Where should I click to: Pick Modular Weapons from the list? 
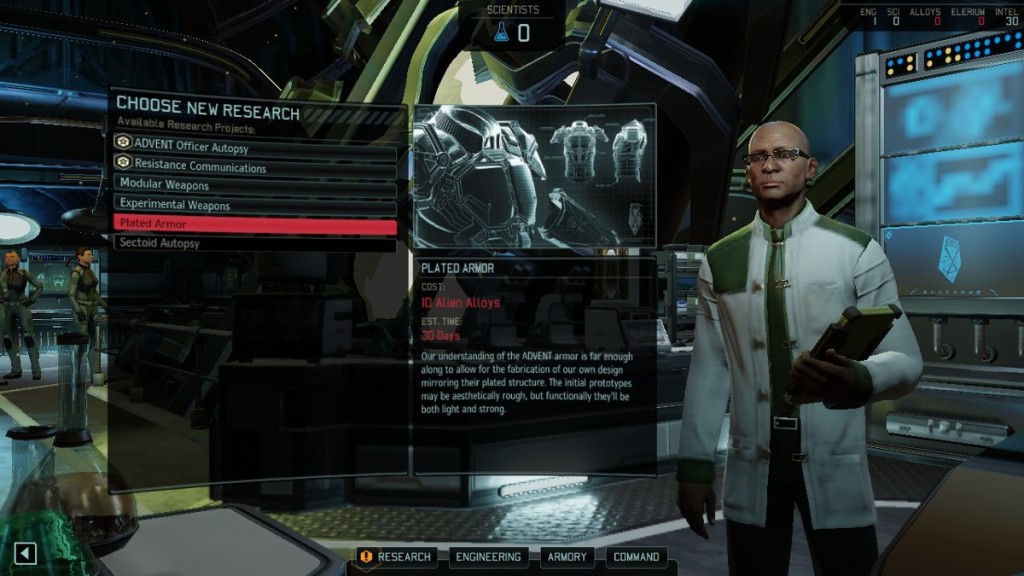click(255, 185)
